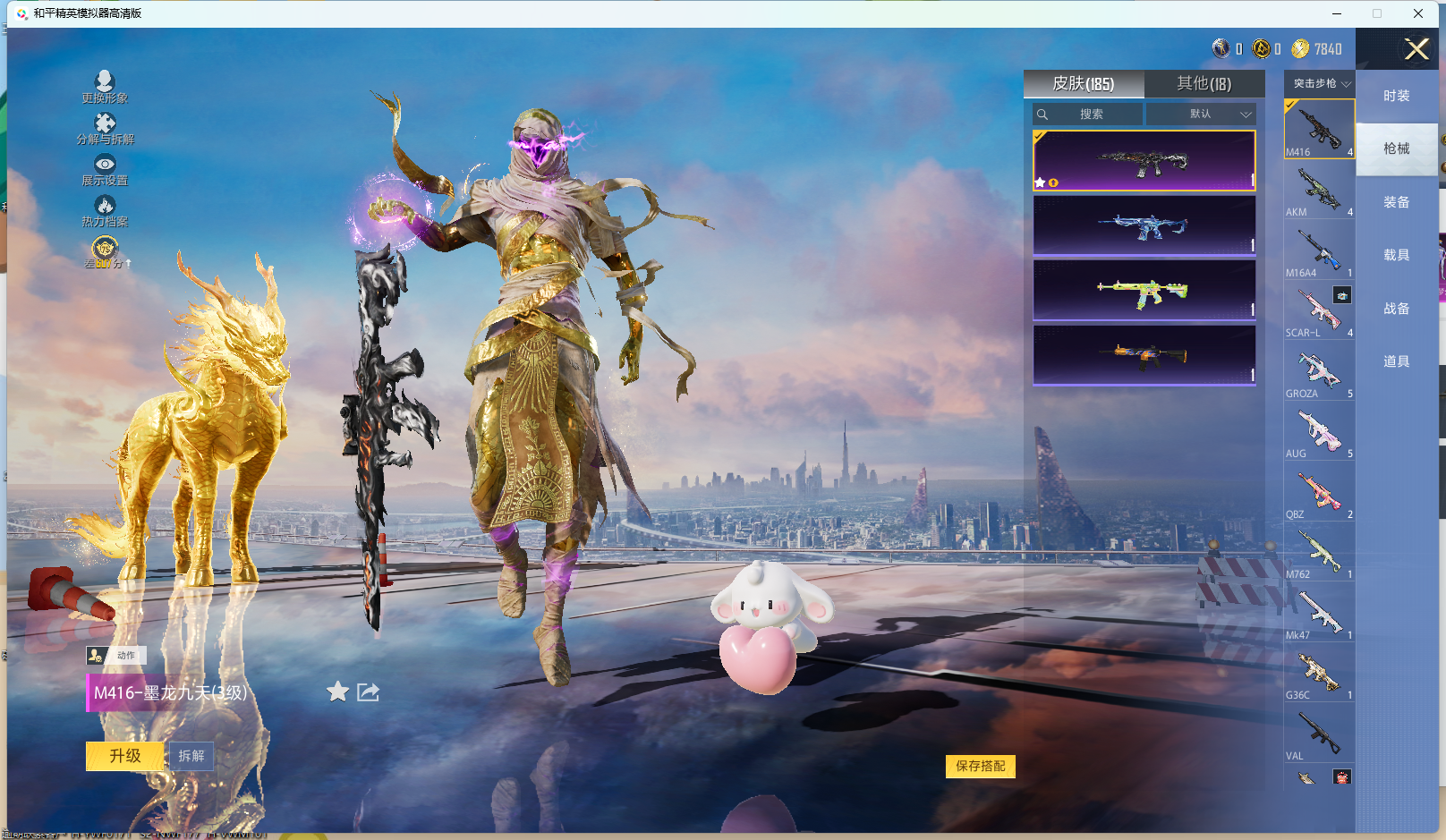
Task: Open the 突击步枪 weapon type dropdown
Action: [x=1320, y=83]
